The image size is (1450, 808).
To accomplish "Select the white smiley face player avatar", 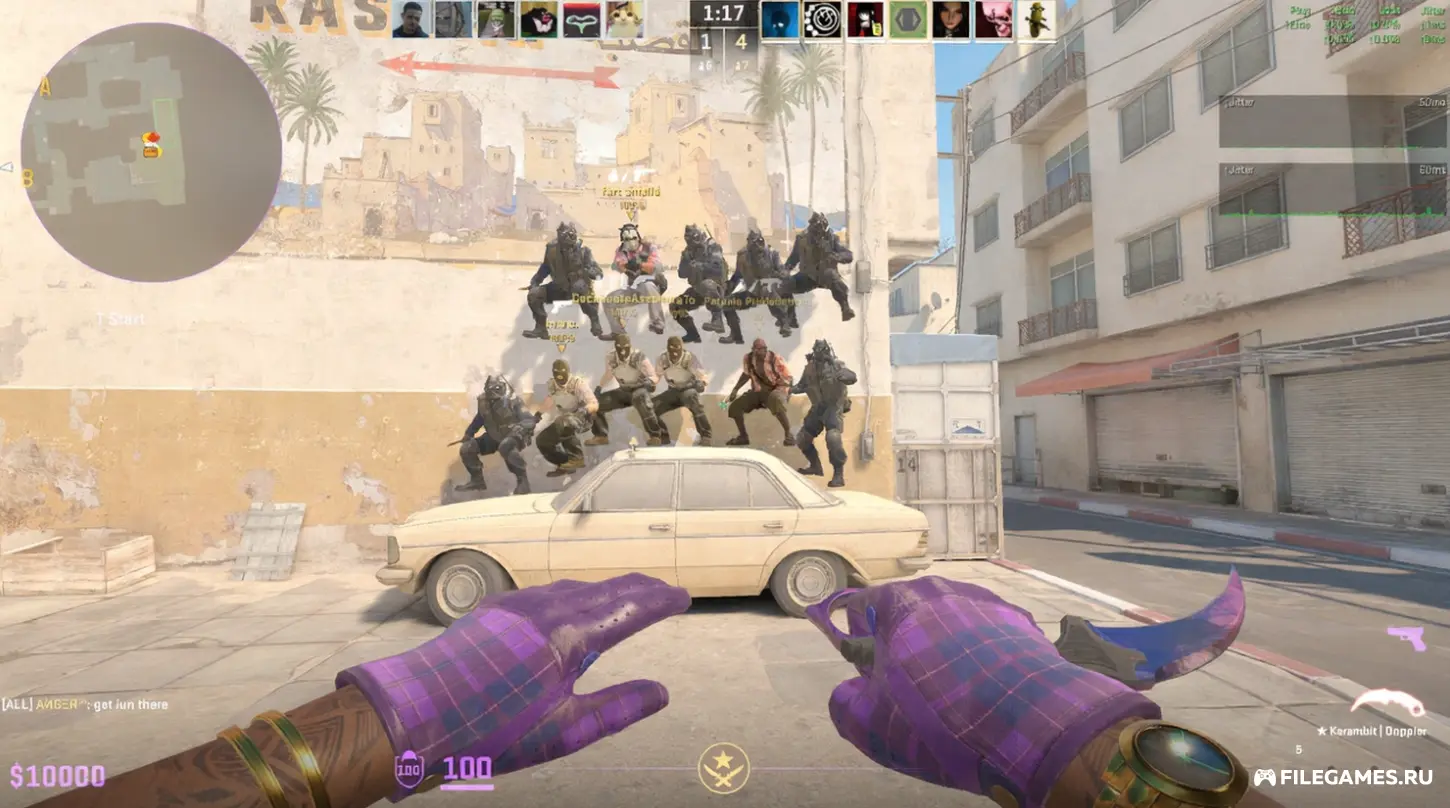I will coord(822,19).
